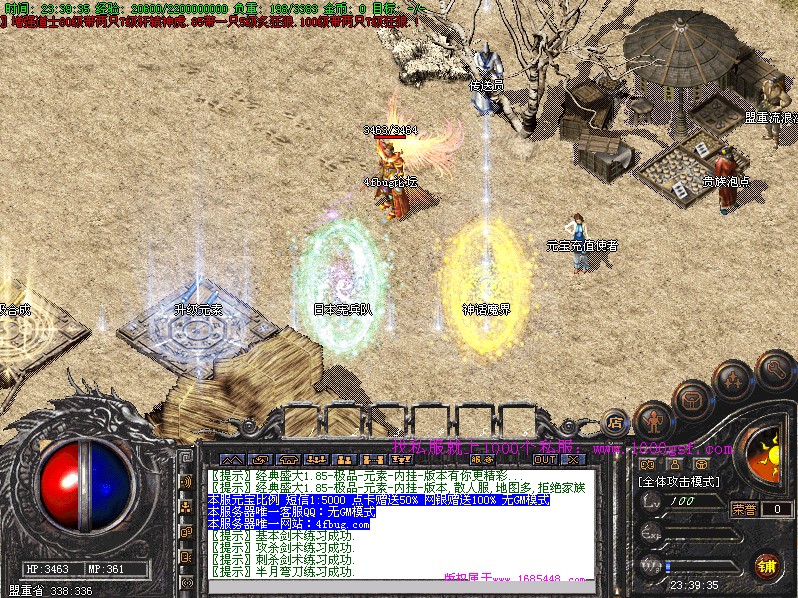This screenshot has height=598, width=798.
Task: Click the OUT button above the chat
Action: 545,460
